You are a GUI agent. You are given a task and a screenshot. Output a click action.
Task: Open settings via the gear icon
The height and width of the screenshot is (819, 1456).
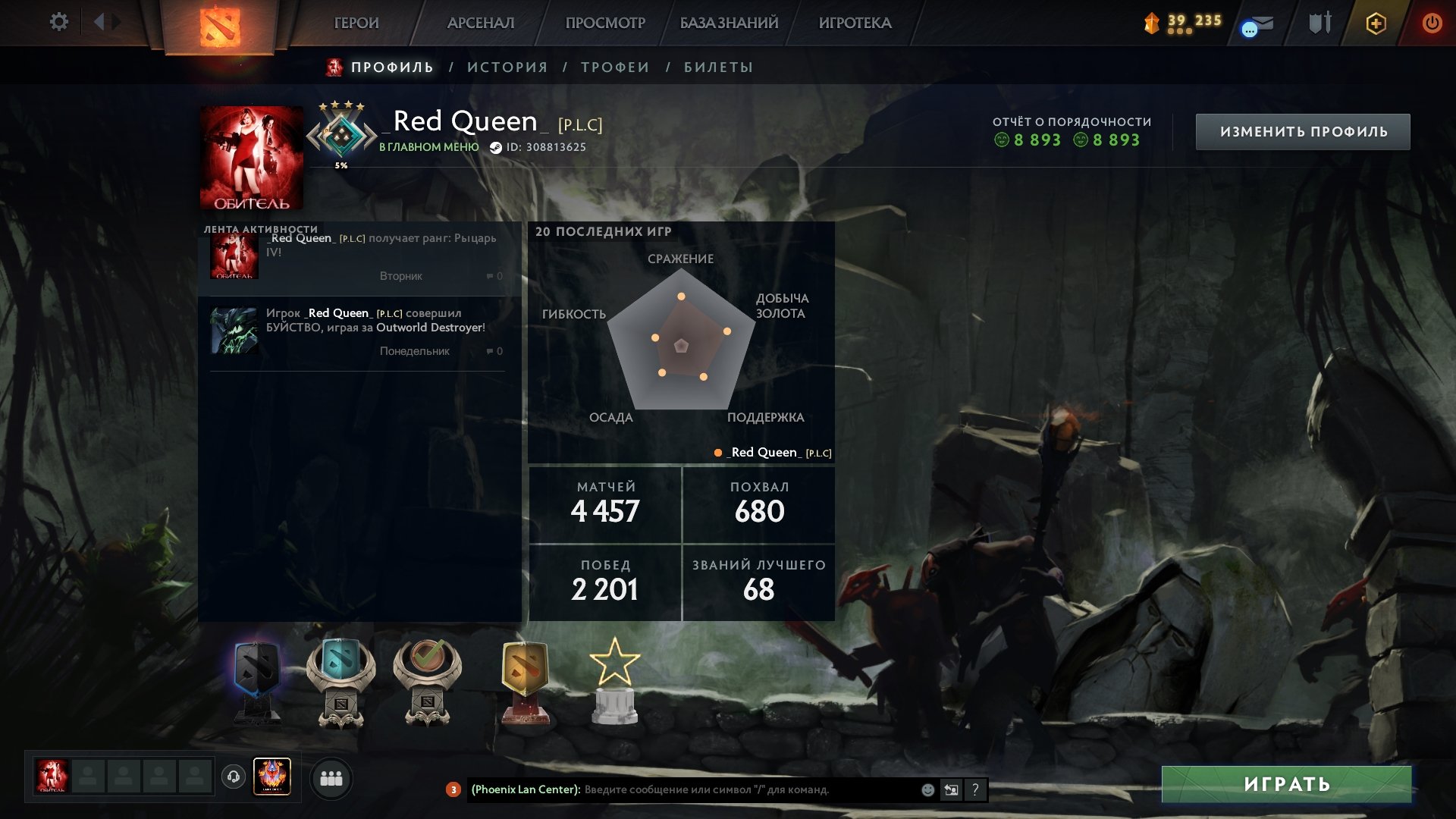tap(59, 22)
